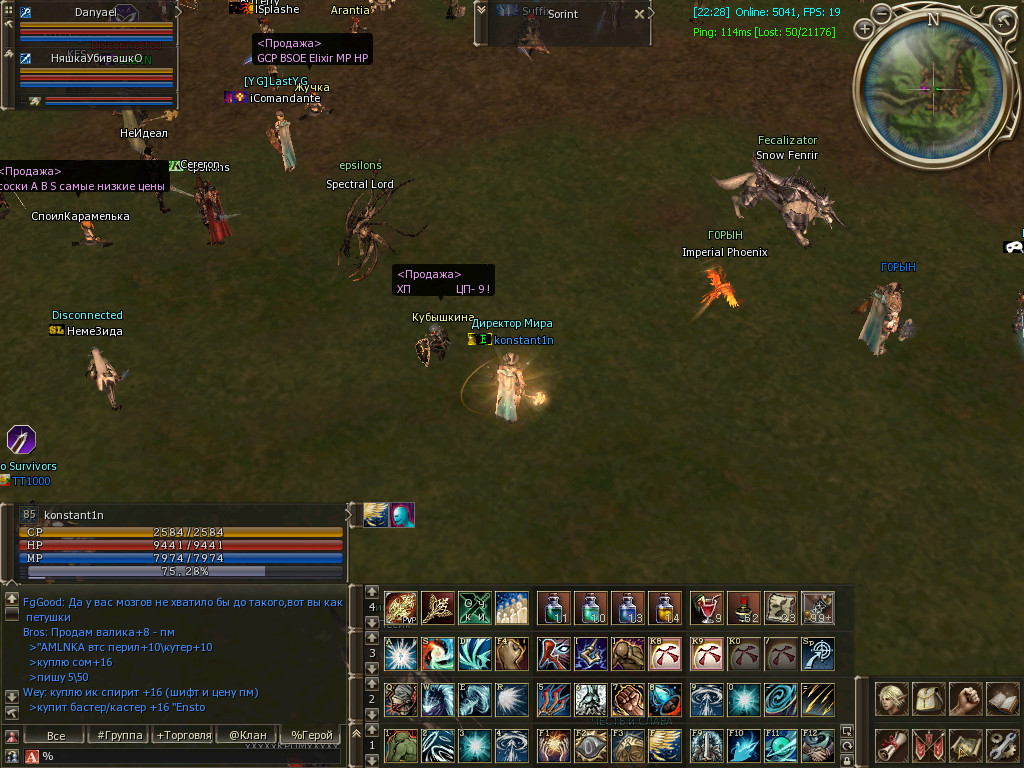Switch chat to the Все tab
Image resolution: width=1024 pixels, height=768 pixels.
coord(56,736)
